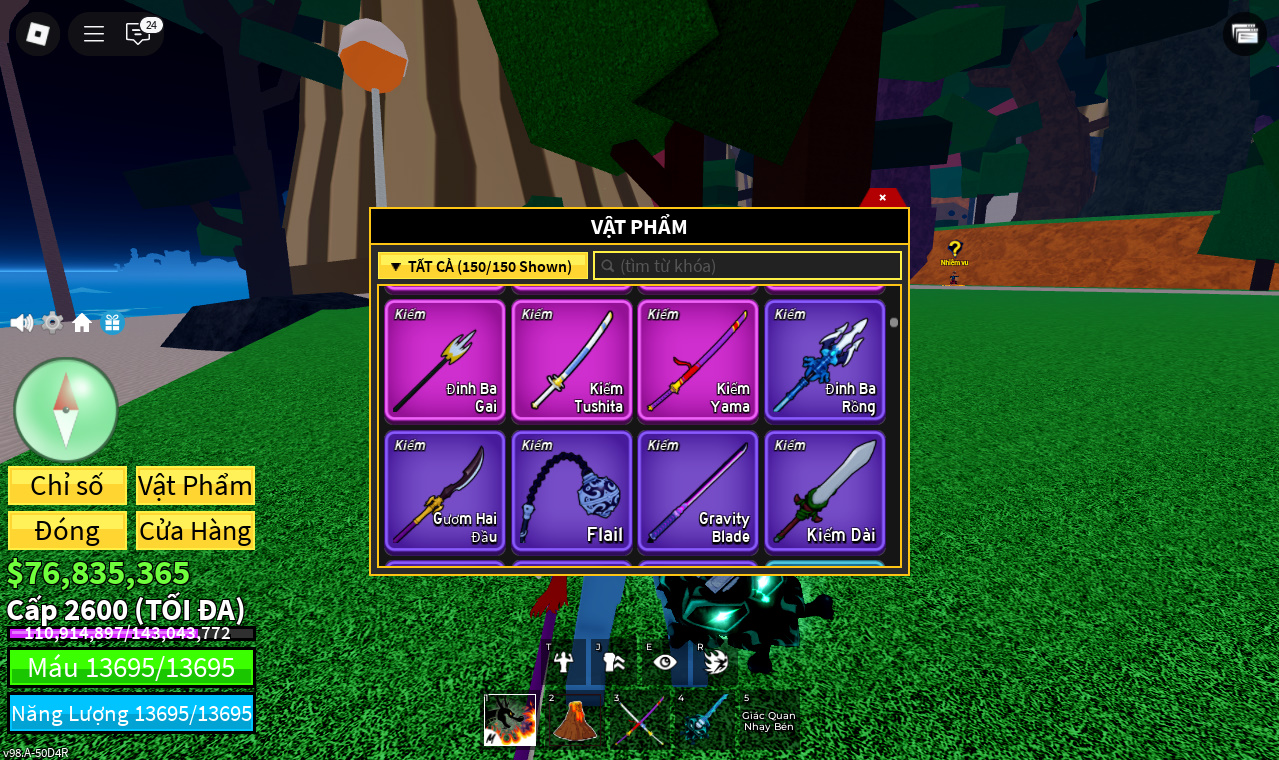Click the house home icon
The height and width of the screenshot is (760, 1279).
pyautogui.click(x=82, y=323)
